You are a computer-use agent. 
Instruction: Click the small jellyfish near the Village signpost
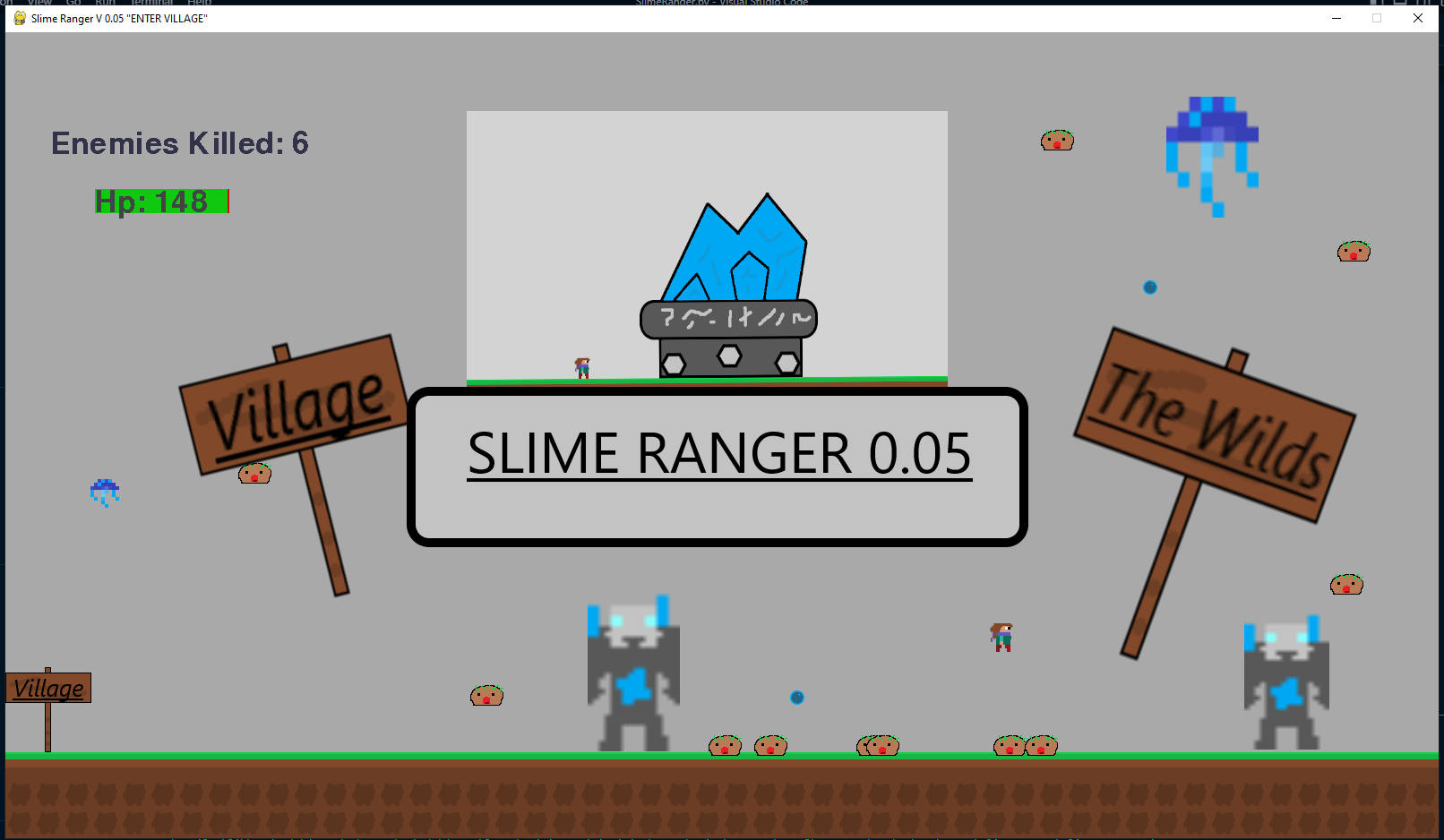tap(105, 492)
